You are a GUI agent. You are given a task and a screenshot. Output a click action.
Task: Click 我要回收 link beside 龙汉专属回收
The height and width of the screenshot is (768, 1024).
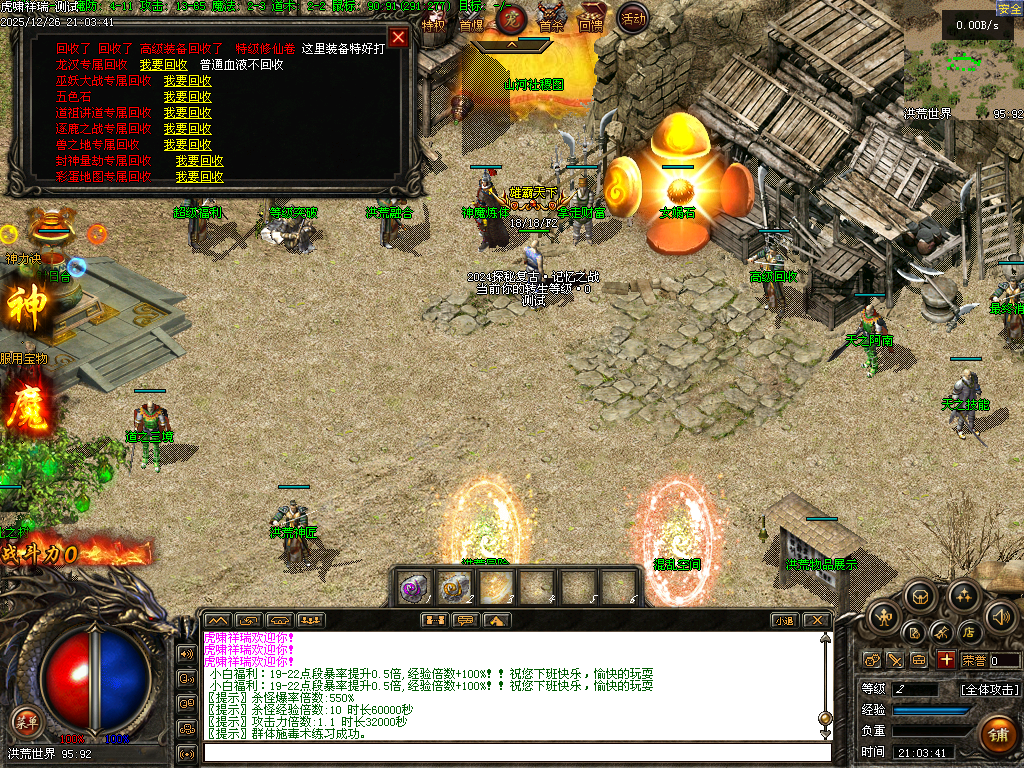pos(163,65)
